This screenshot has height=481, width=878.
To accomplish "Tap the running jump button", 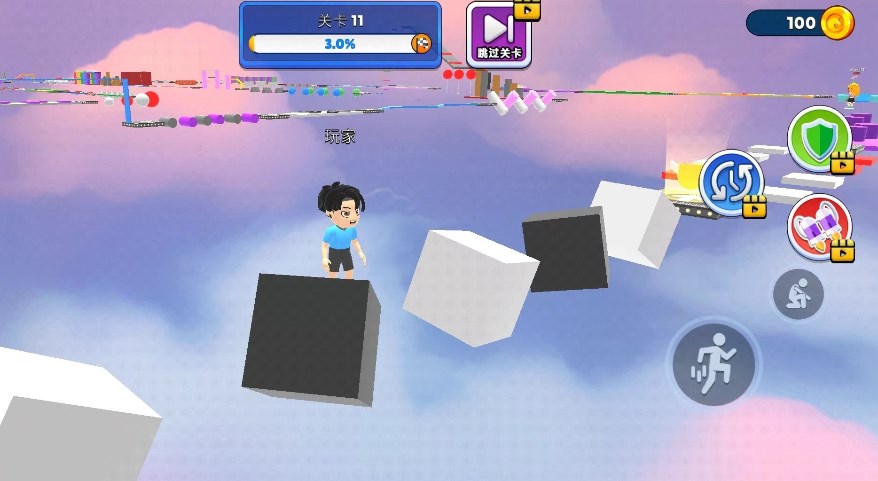I will [714, 362].
